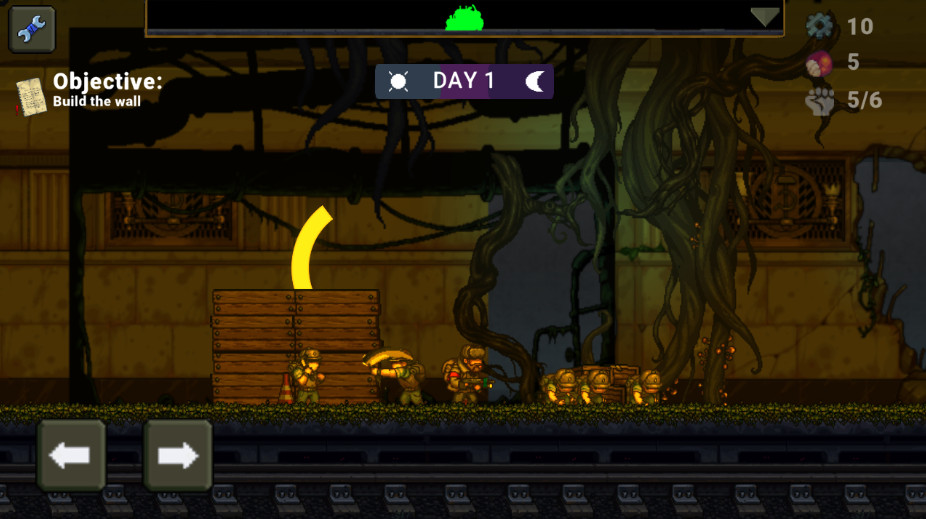Expand the top panel dropdown triangle
926x519 pixels.
pos(765,17)
